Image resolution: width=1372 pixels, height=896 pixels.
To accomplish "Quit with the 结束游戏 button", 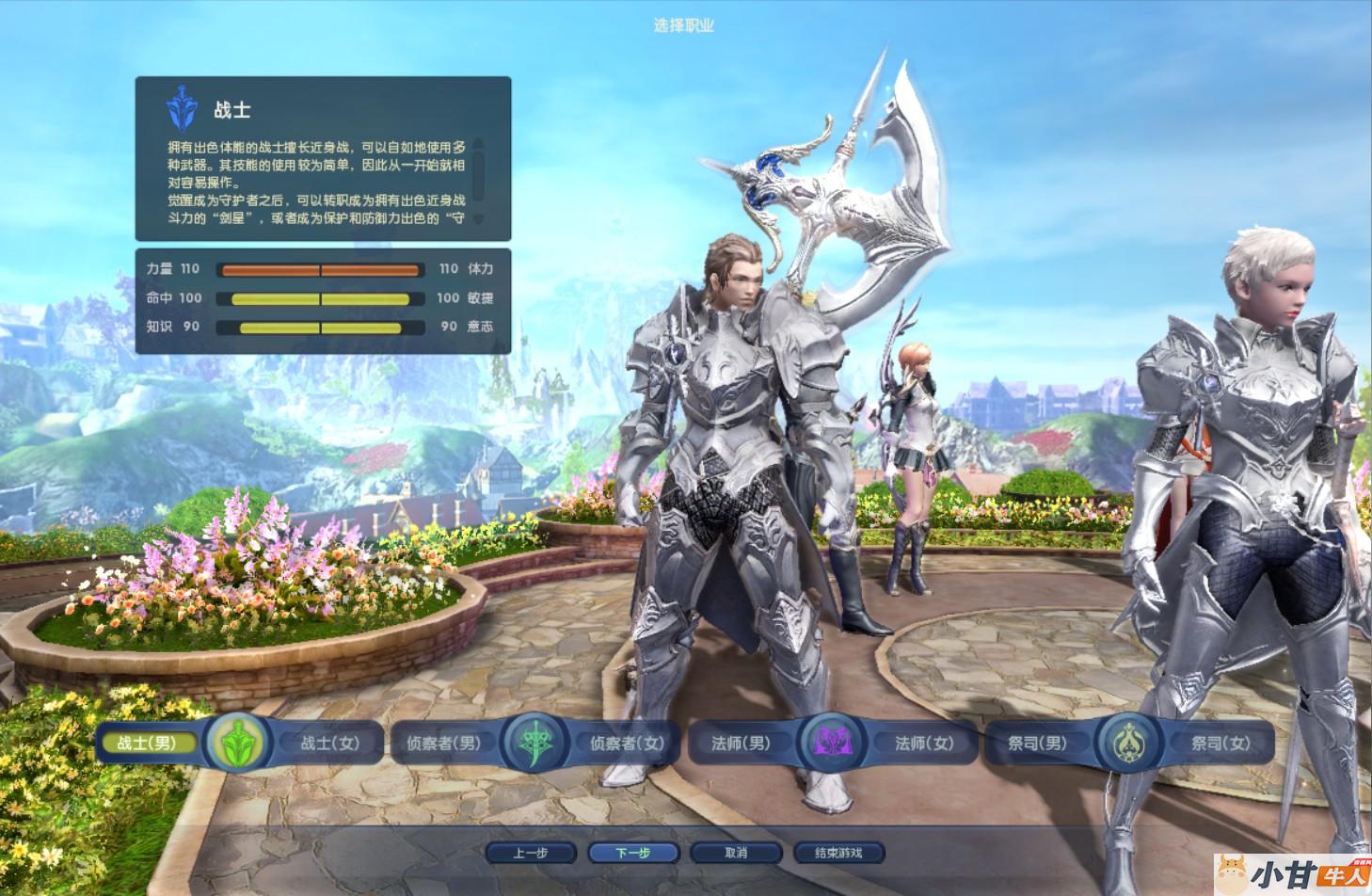I will tap(838, 853).
